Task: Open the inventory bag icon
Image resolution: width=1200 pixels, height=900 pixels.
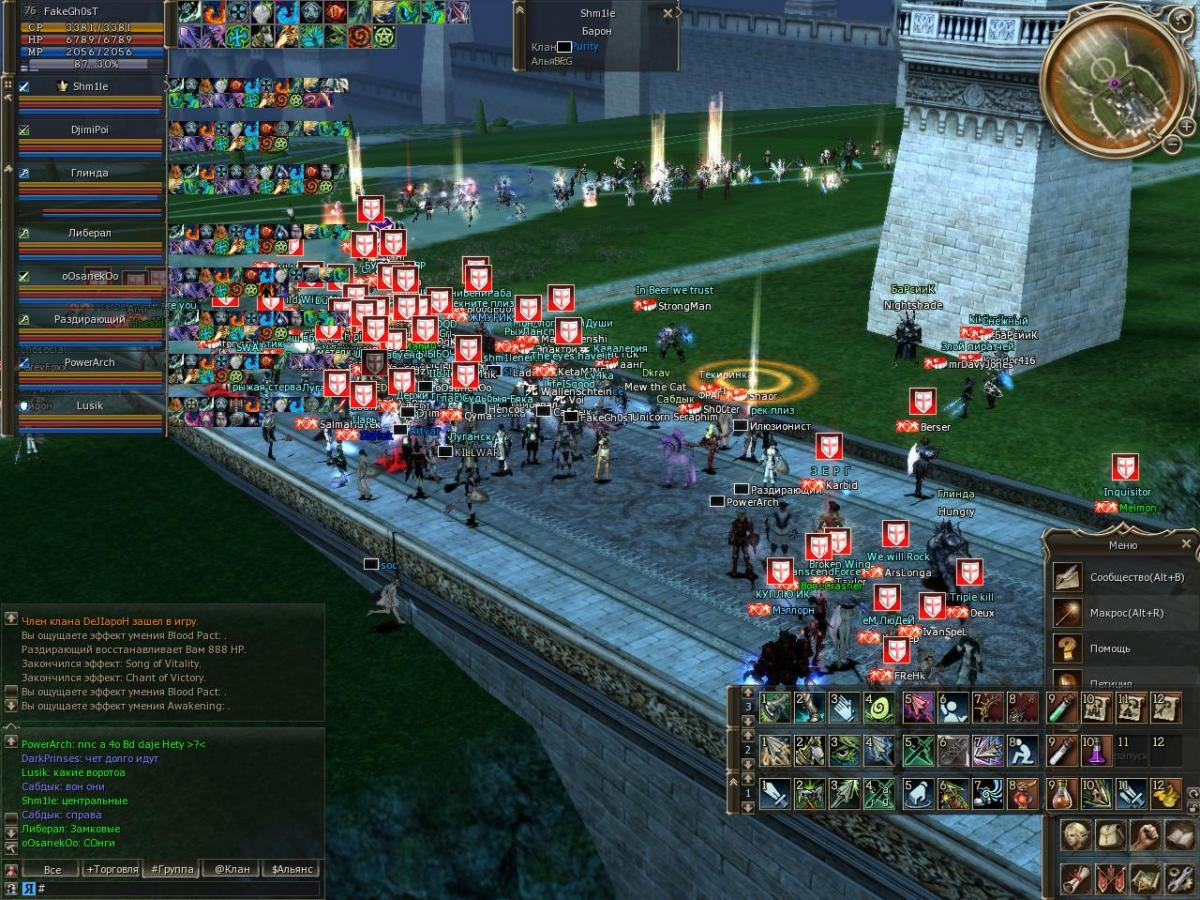Action: coord(1110,835)
